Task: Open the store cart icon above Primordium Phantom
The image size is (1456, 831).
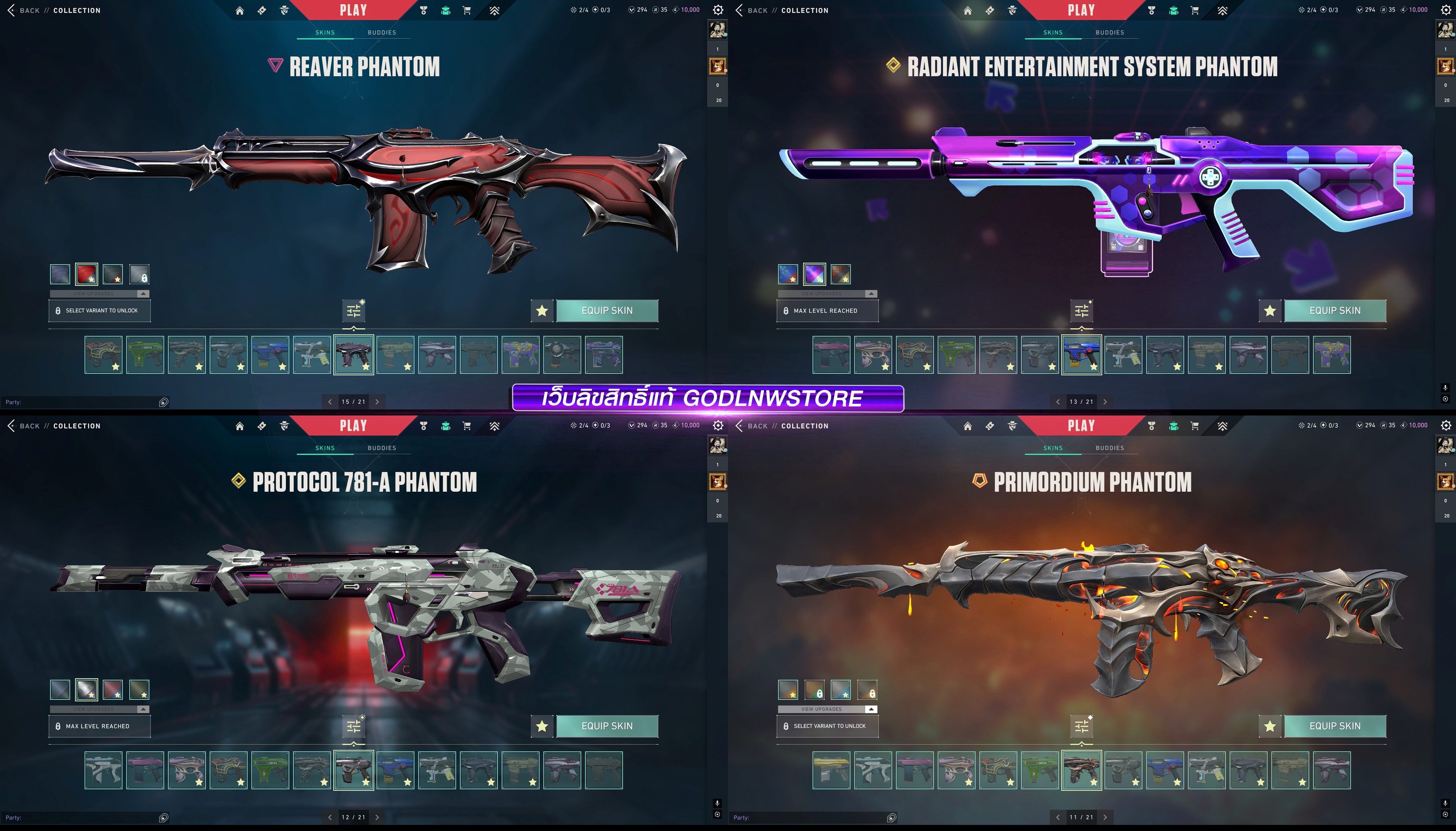Action: (x=1195, y=426)
